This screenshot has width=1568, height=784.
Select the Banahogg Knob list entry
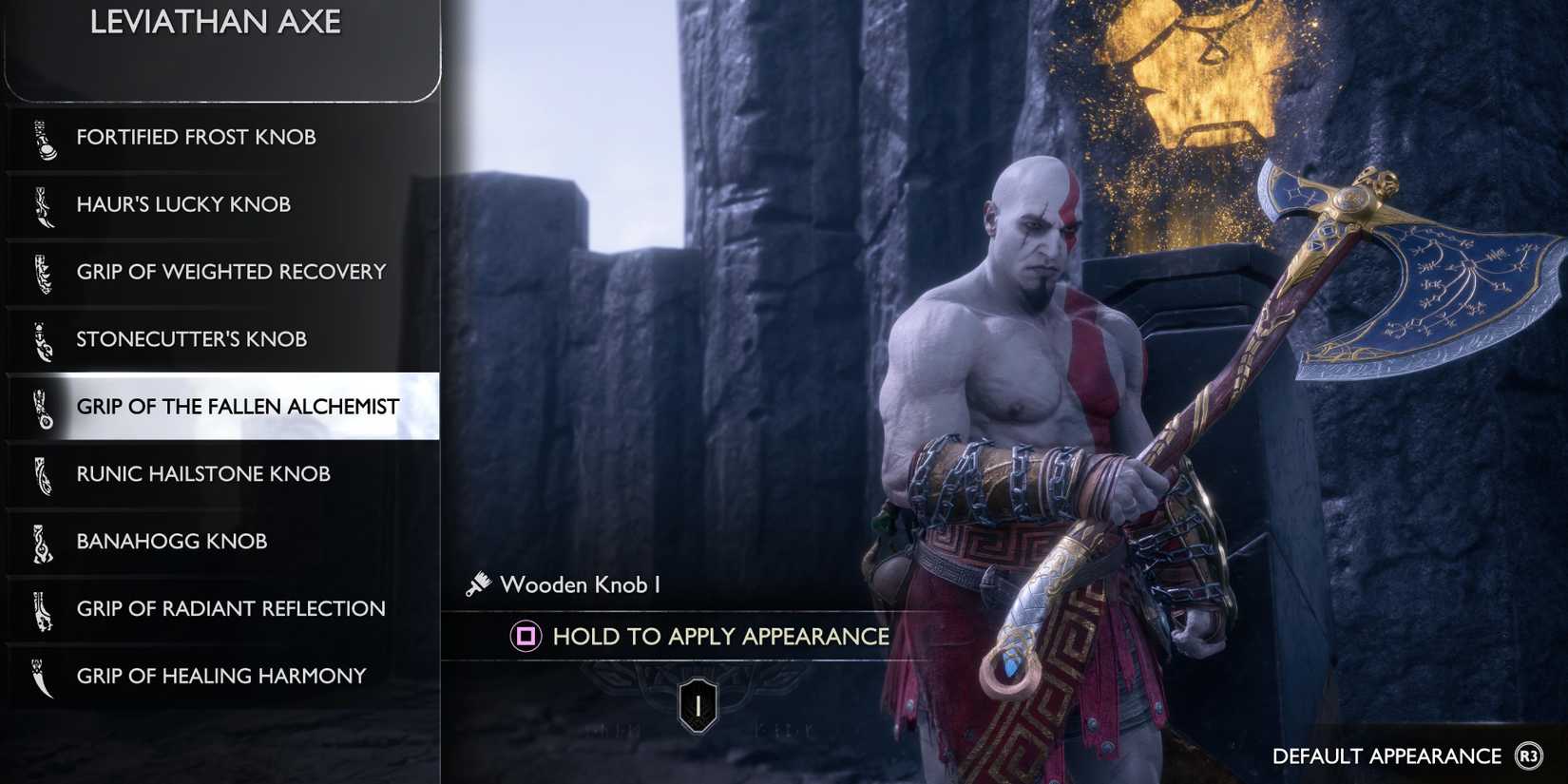point(171,542)
